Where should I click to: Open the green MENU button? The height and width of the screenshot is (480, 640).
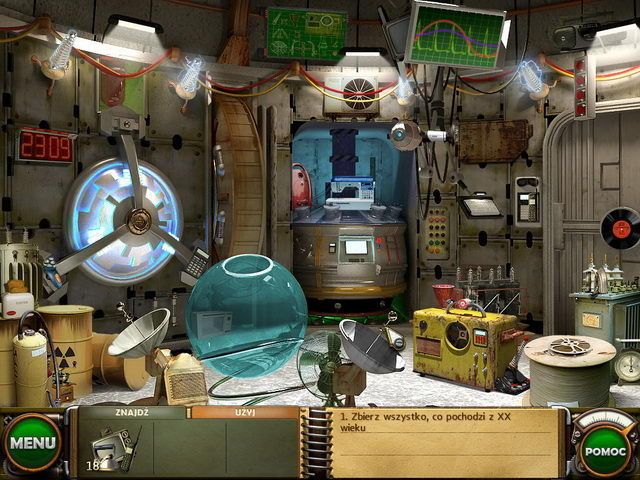[x=32, y=441]
